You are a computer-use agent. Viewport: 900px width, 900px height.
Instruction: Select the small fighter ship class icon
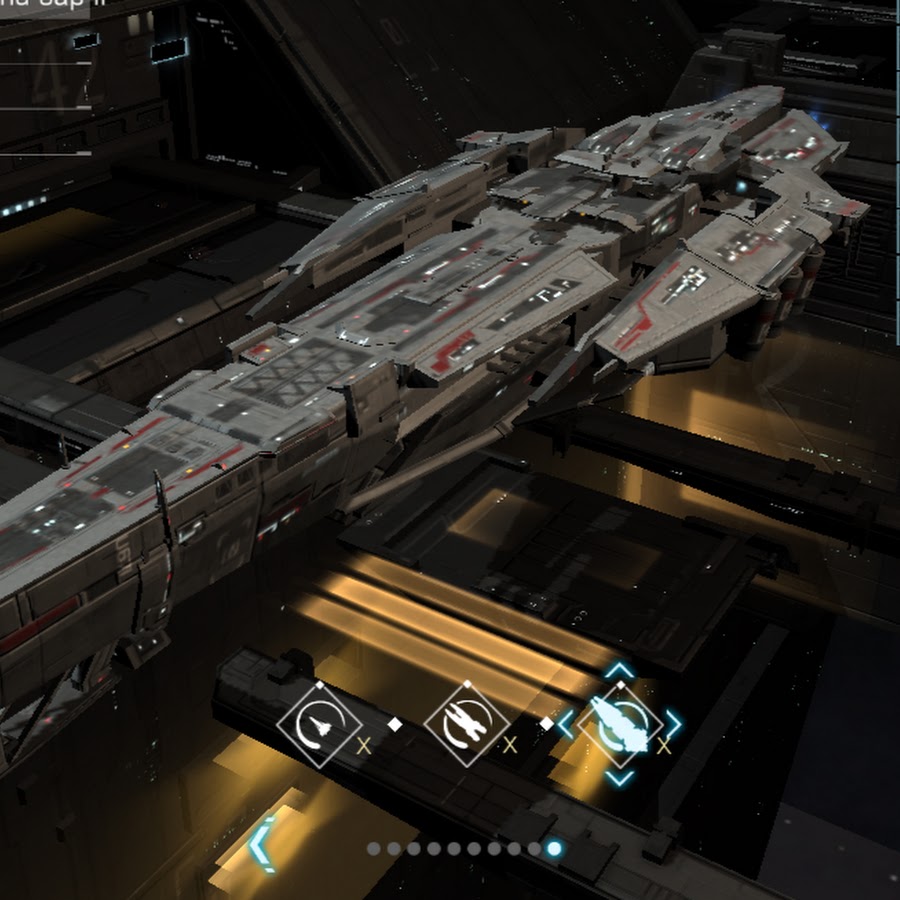[319, 725]
